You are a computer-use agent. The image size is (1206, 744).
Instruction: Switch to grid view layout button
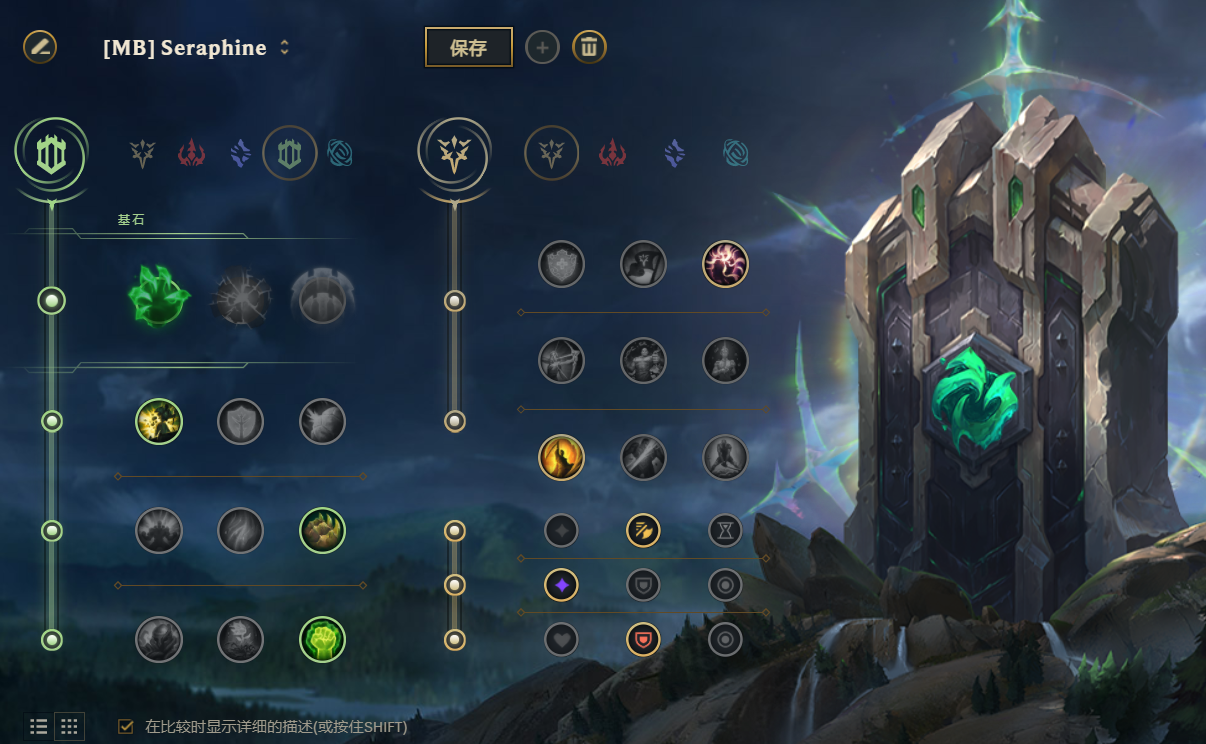[x=69, y=727]
